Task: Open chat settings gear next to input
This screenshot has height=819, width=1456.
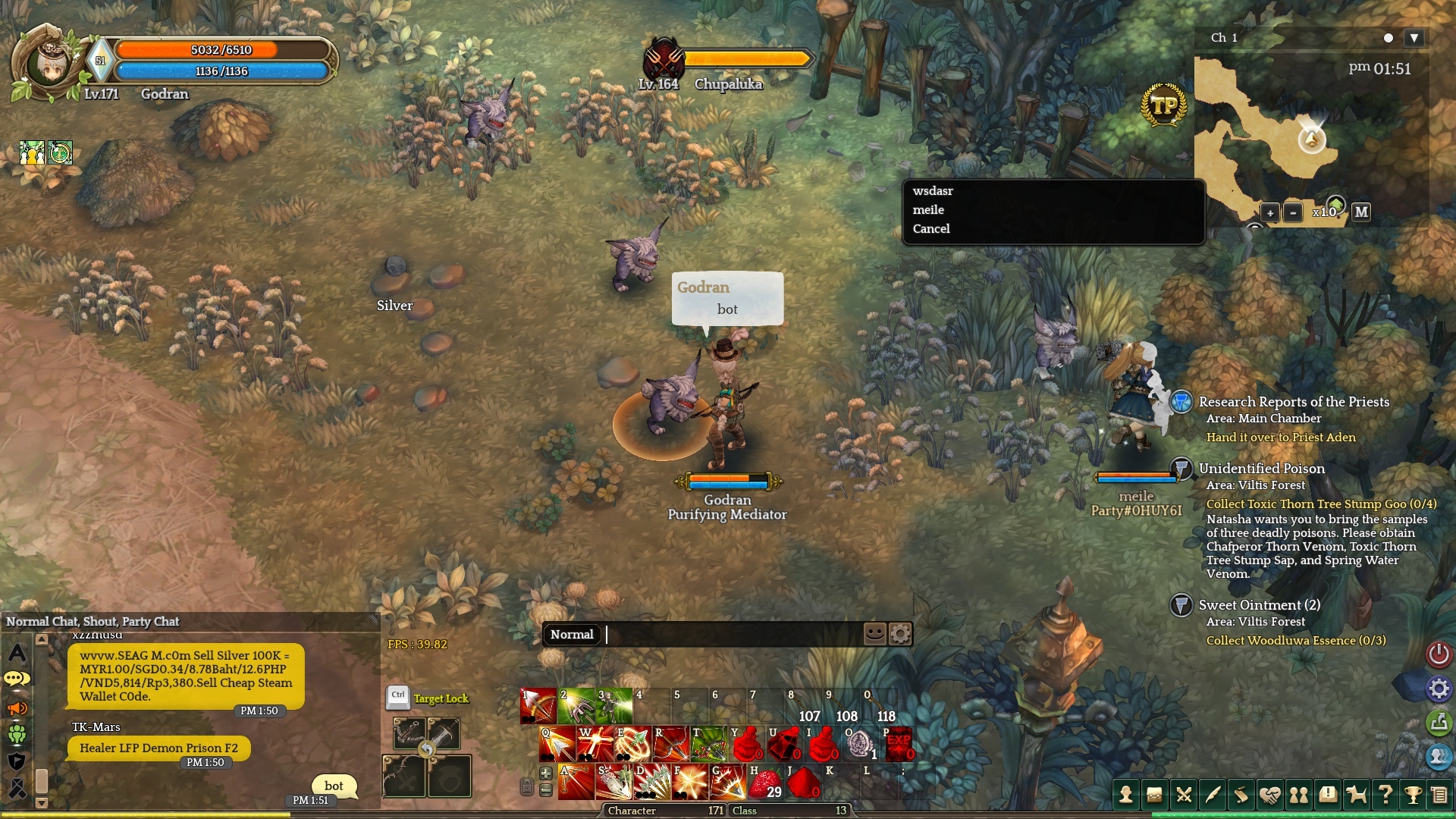Action: 900,633
